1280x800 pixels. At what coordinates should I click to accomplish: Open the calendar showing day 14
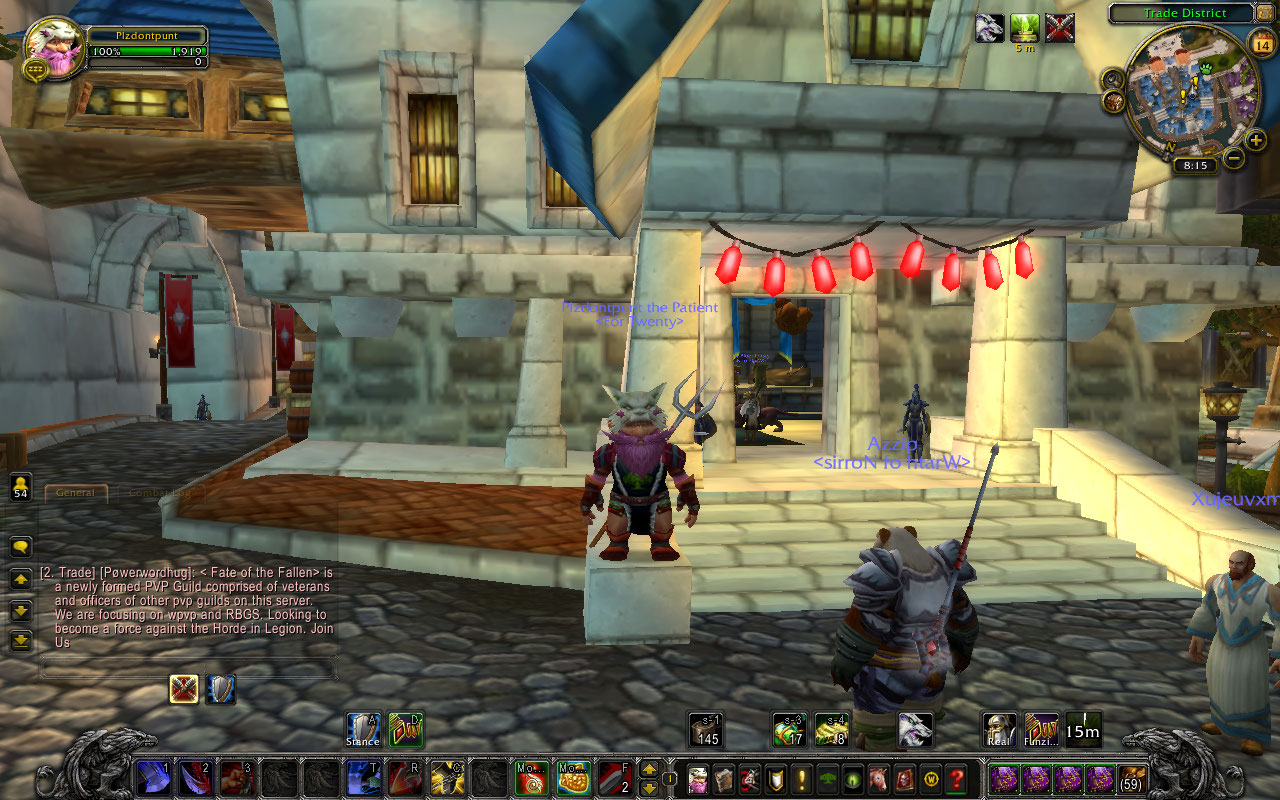(x=1260, y=41)
